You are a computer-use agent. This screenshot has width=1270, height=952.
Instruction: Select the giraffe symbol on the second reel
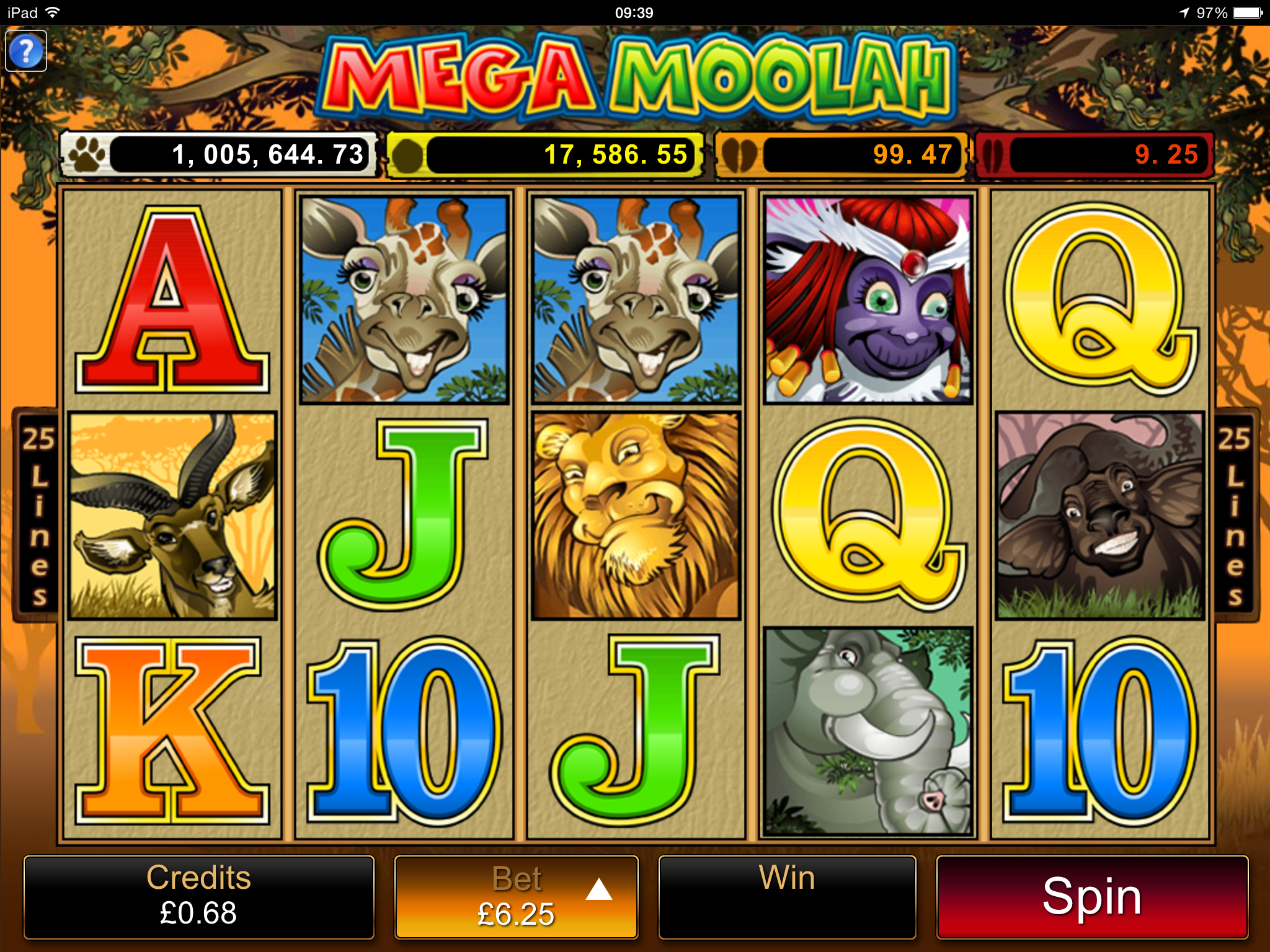coord(403,297)
